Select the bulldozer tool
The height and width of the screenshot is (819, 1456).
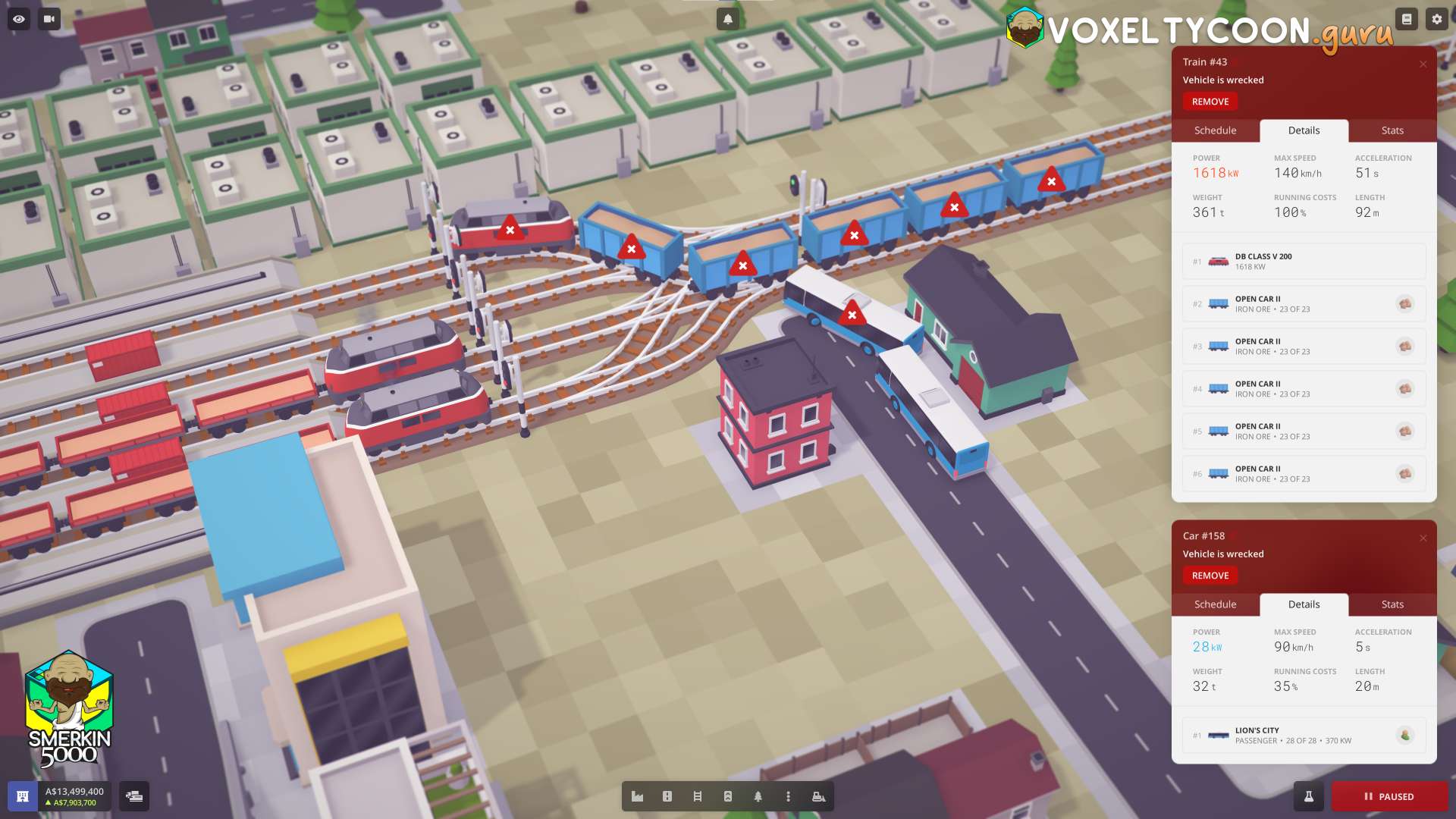[x=818, y=796]
